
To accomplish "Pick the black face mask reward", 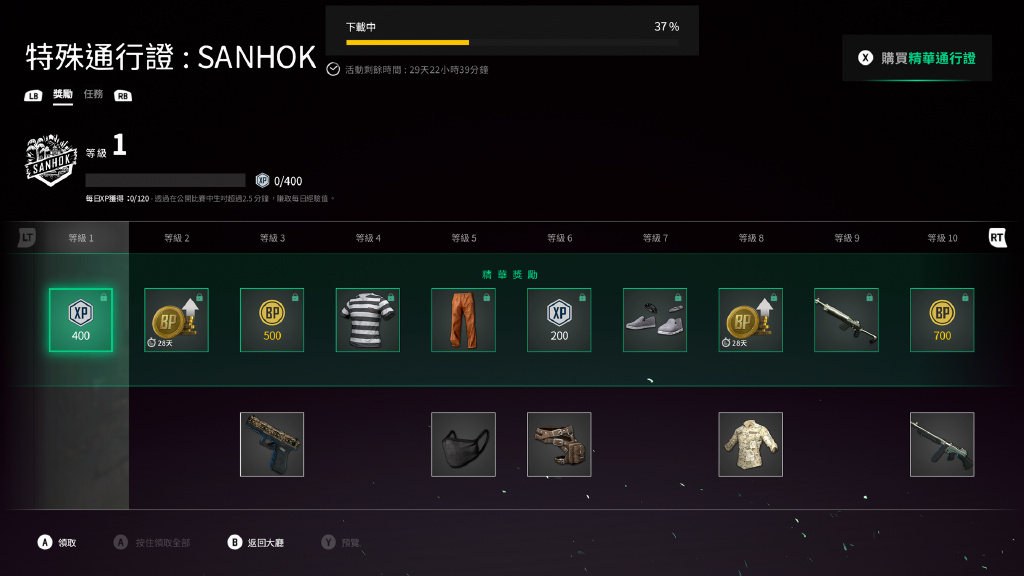I will pyautogui.click(x=463, y=444).
